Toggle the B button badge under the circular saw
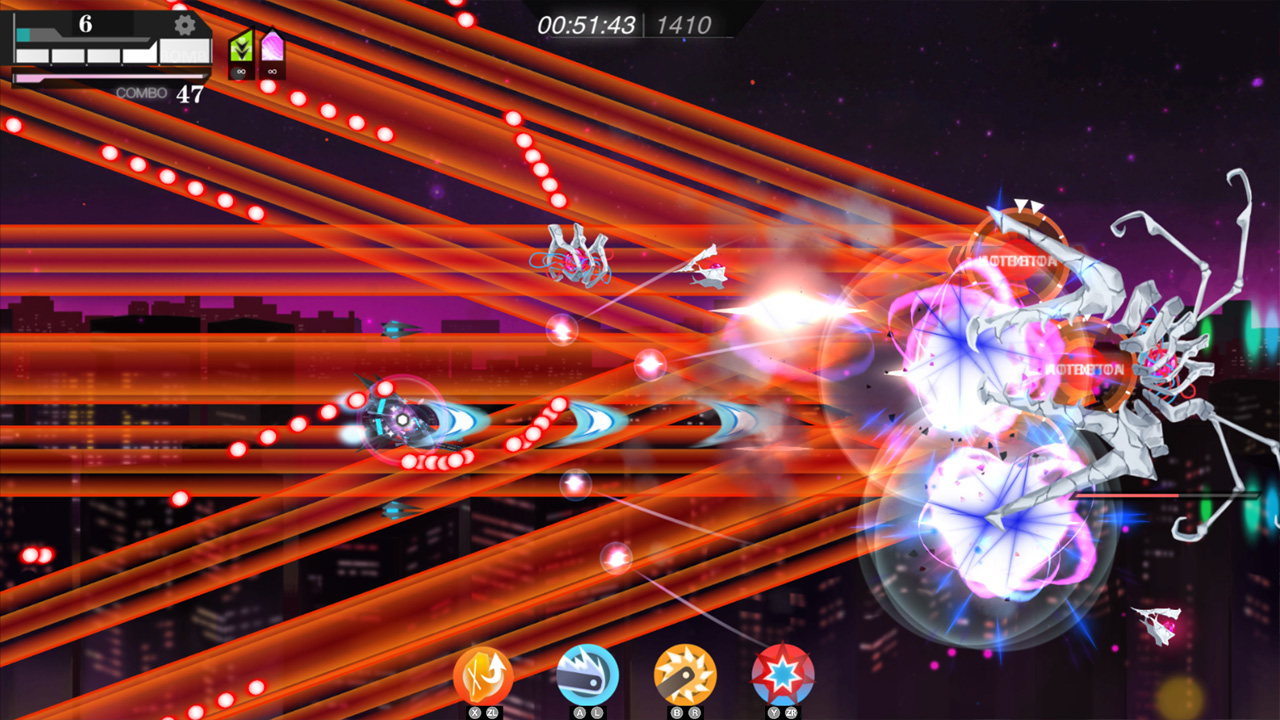Viewport: 1280px width, 720px height. (677, 710)
